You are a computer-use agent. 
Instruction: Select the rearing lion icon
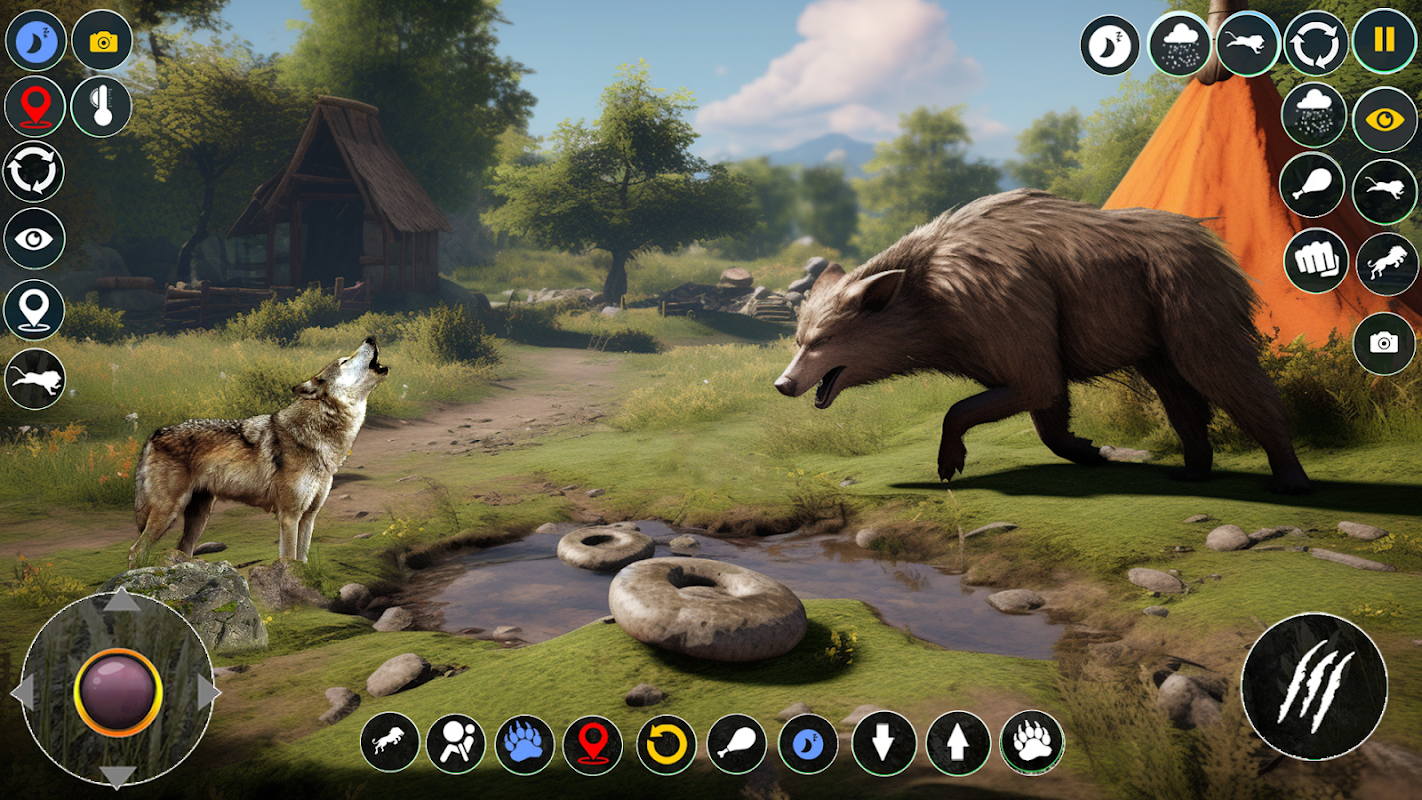coord(1387,264)
